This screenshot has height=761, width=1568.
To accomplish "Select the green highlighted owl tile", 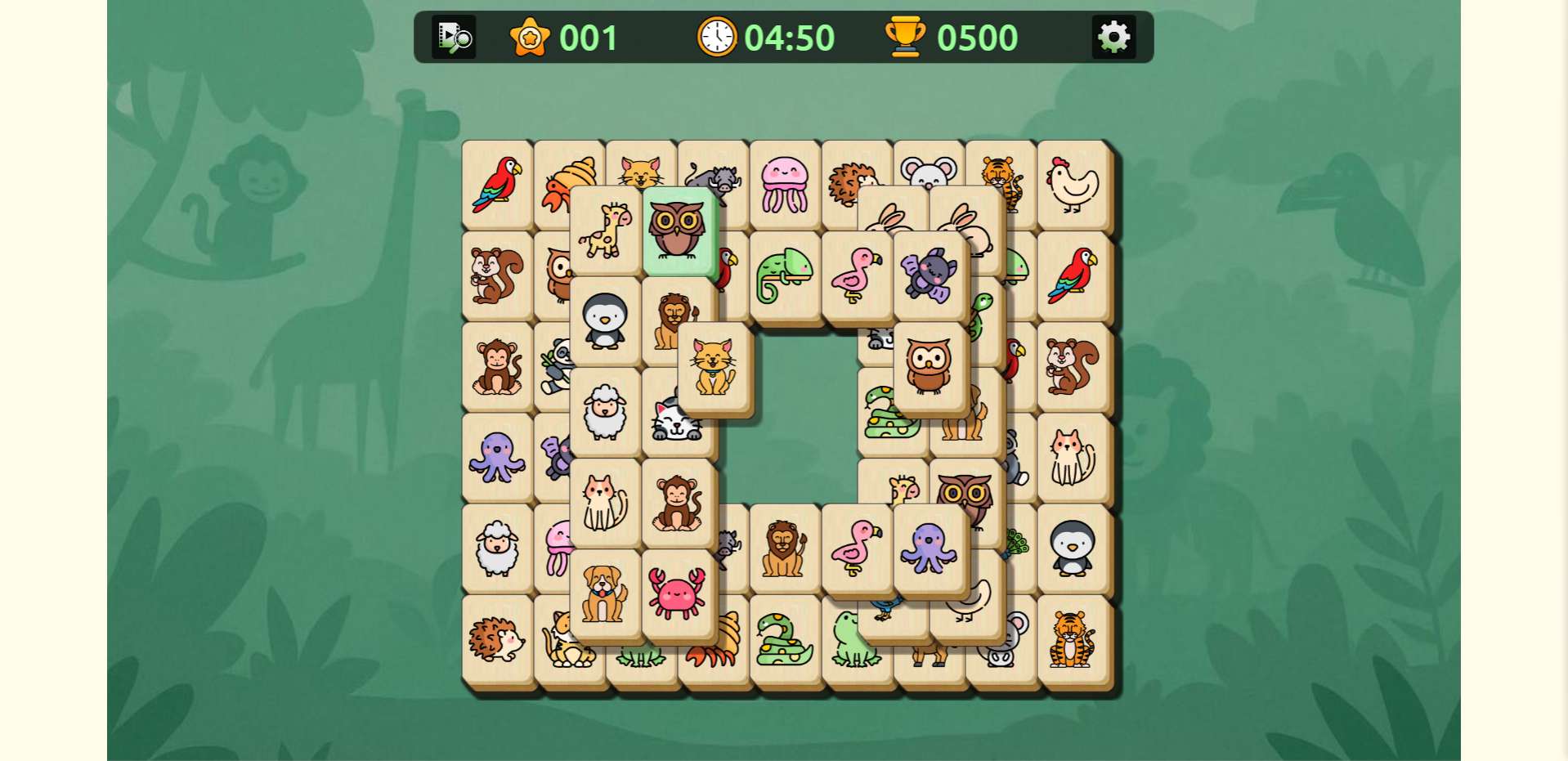I will (x=677, y=230).
